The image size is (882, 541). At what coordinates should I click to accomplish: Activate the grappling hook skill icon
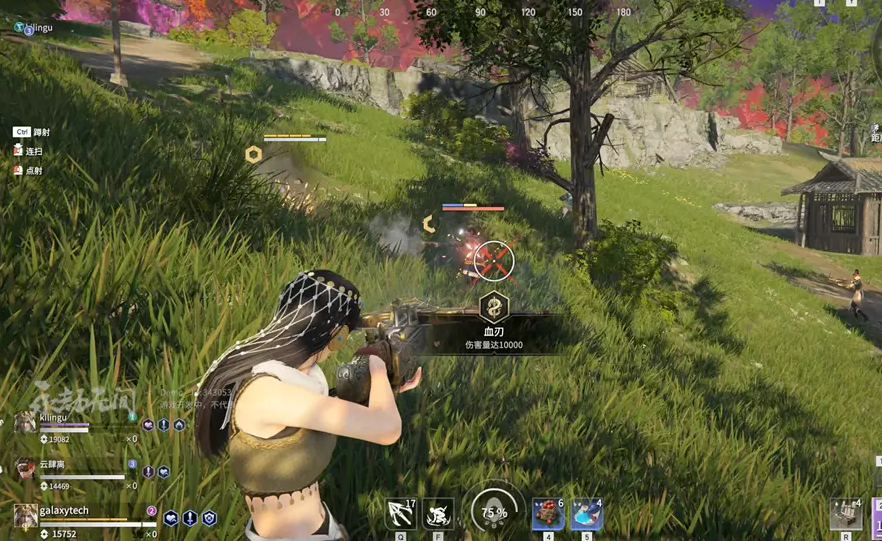(x=401, y=514)
